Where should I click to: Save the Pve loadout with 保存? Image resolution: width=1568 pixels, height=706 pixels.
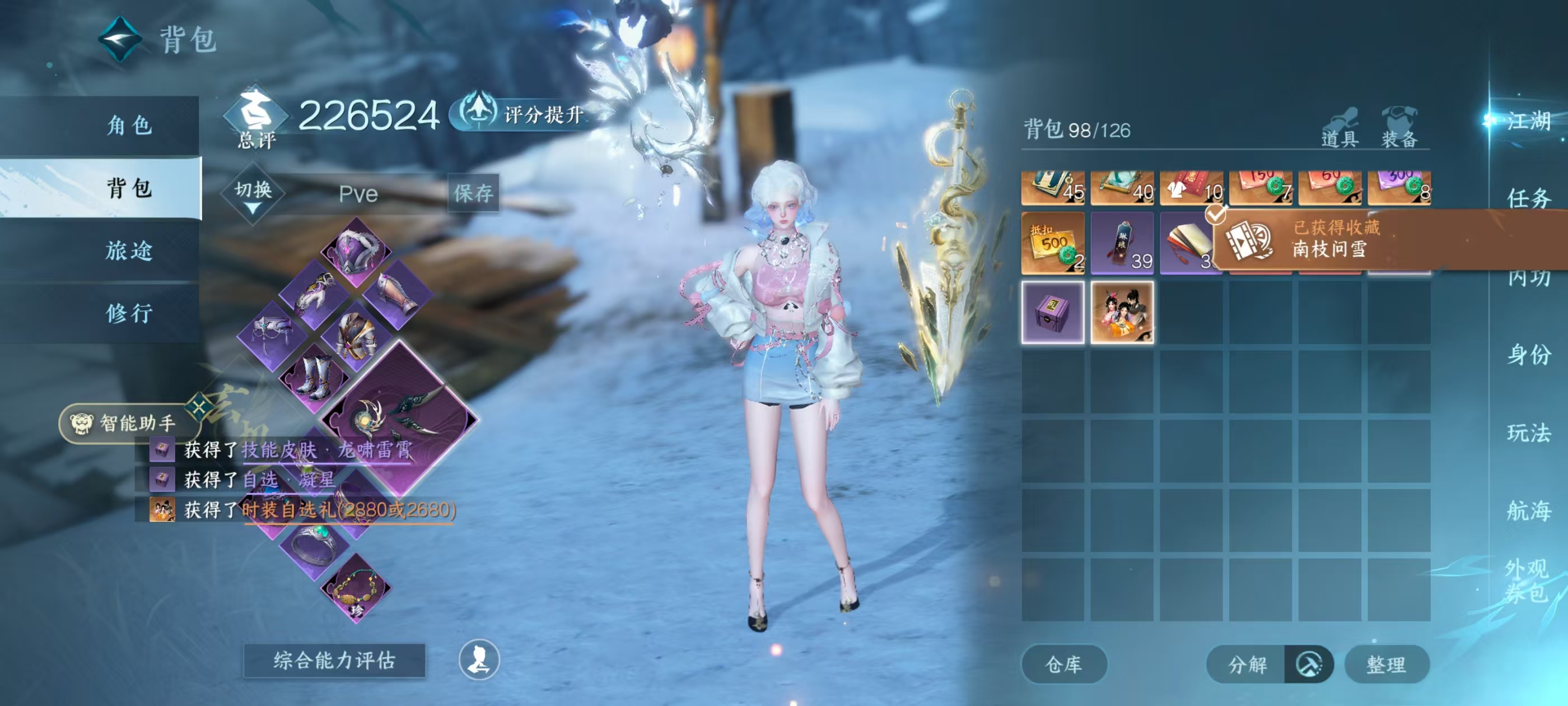click(x=473, y=194)
